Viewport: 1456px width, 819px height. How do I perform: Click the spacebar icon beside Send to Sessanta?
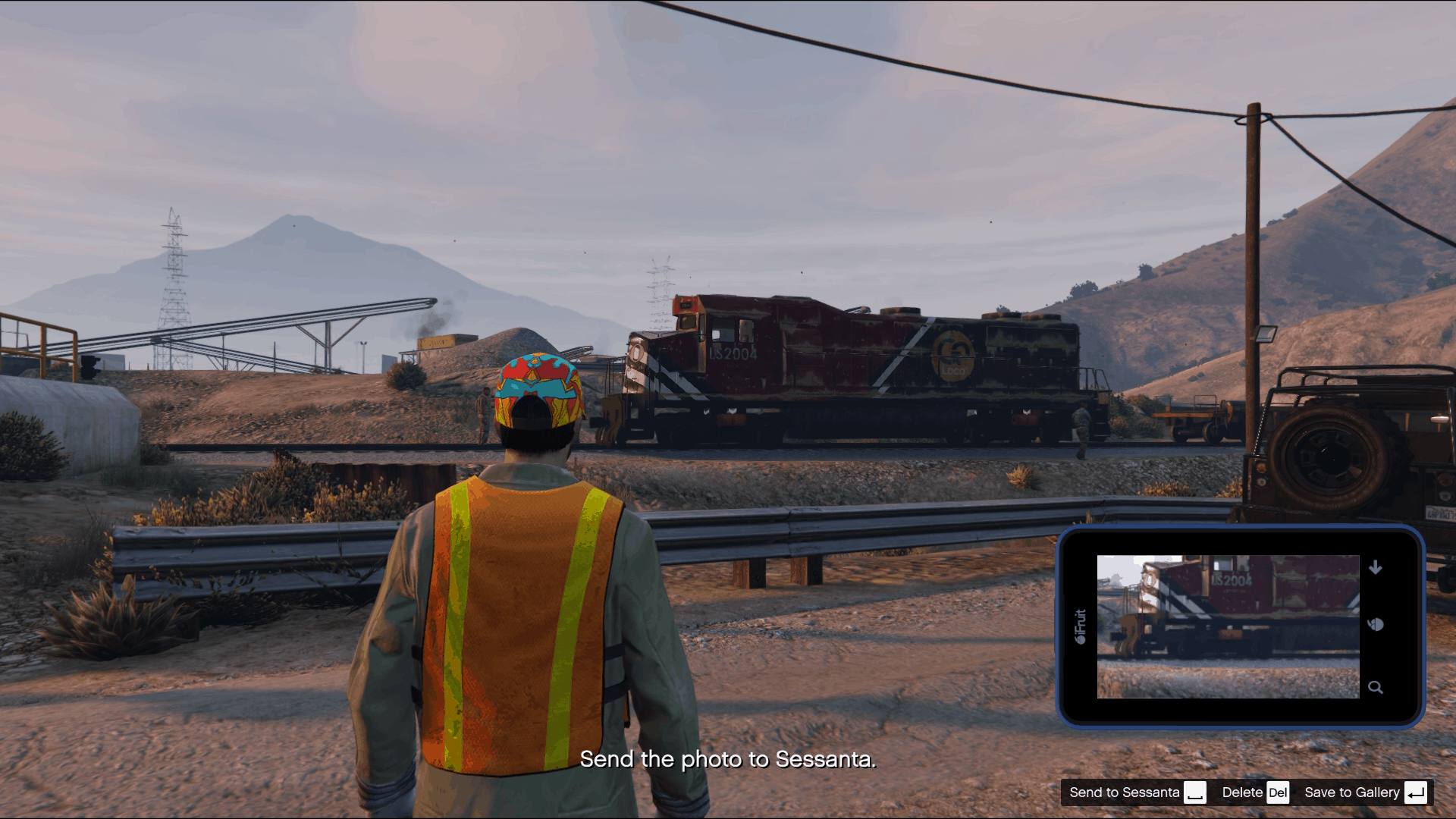[1197, 793]
